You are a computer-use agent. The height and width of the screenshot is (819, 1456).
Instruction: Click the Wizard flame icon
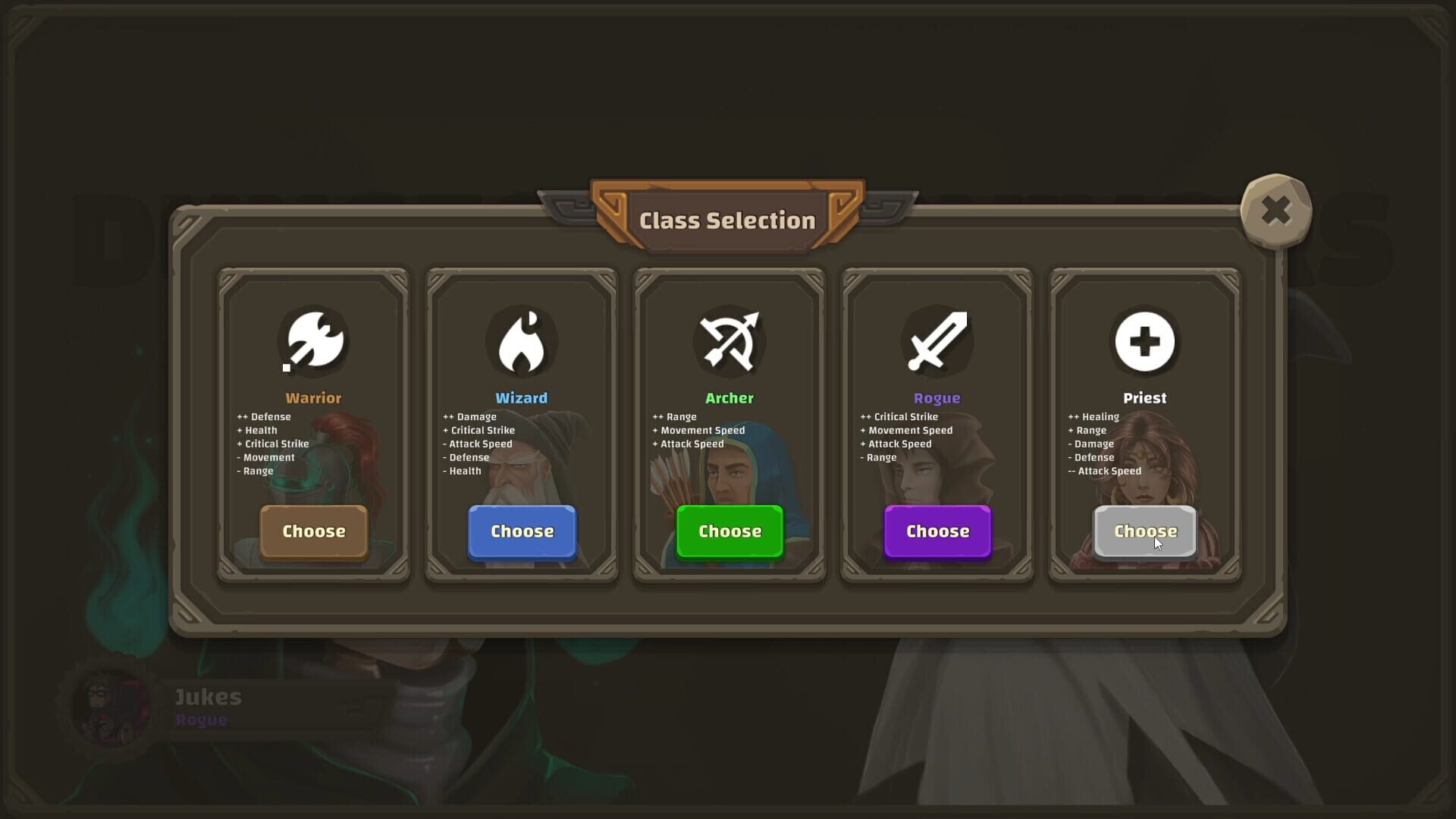pyautogui.click(x=522, y=341)
